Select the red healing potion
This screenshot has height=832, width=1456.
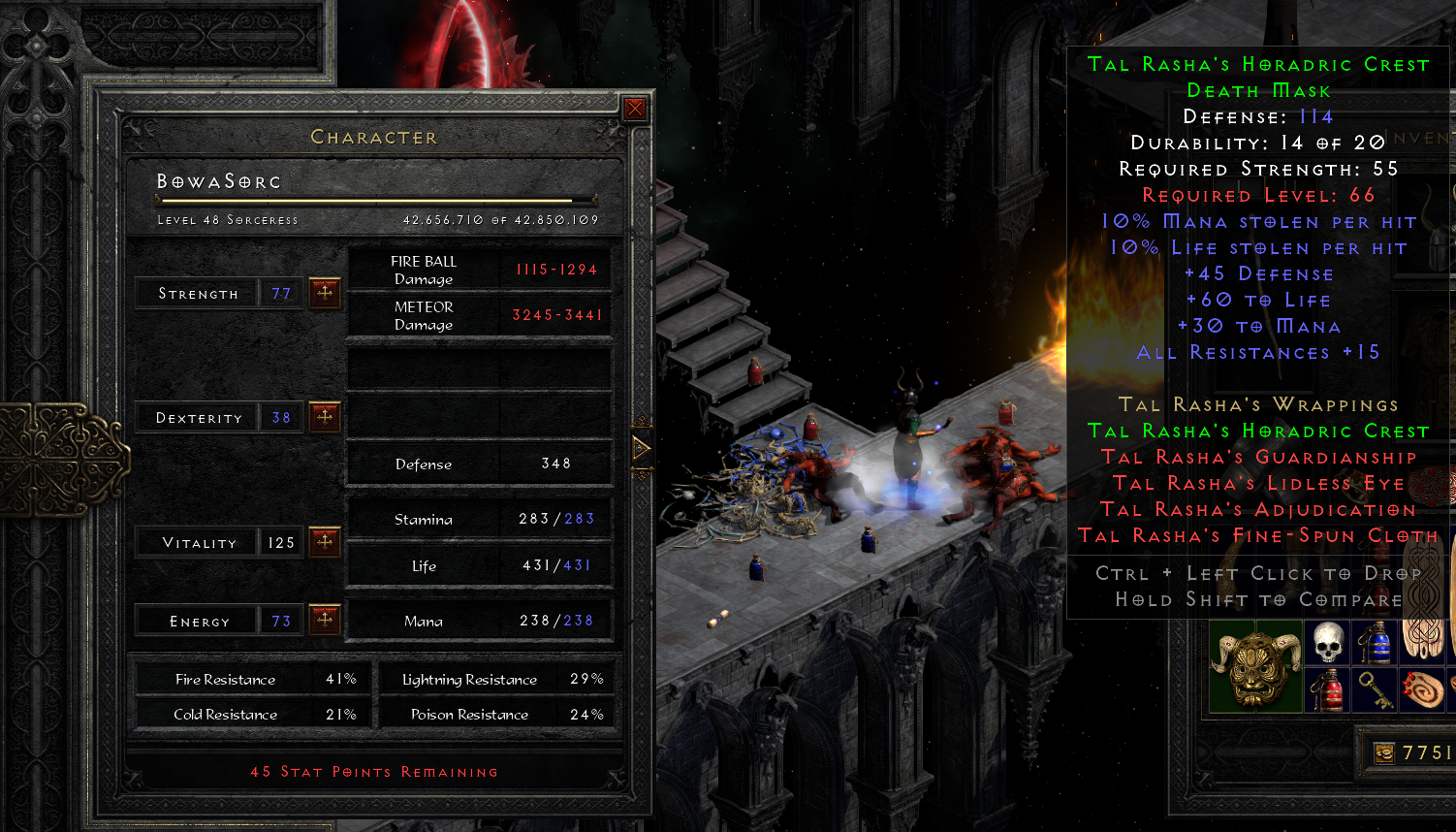[x=1326, y=690]
